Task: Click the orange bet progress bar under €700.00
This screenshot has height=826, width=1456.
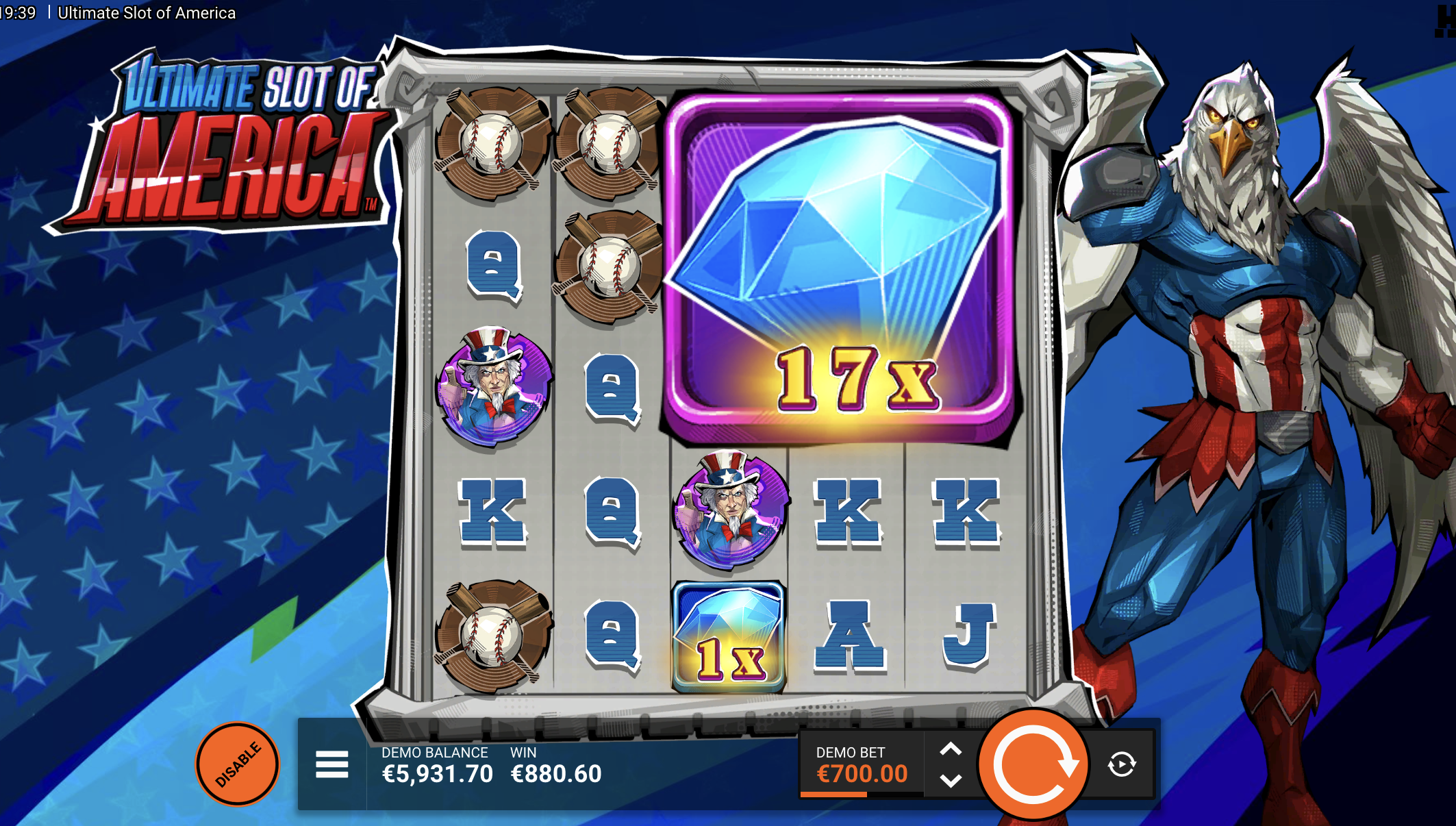Action: (x=836, y=794)
